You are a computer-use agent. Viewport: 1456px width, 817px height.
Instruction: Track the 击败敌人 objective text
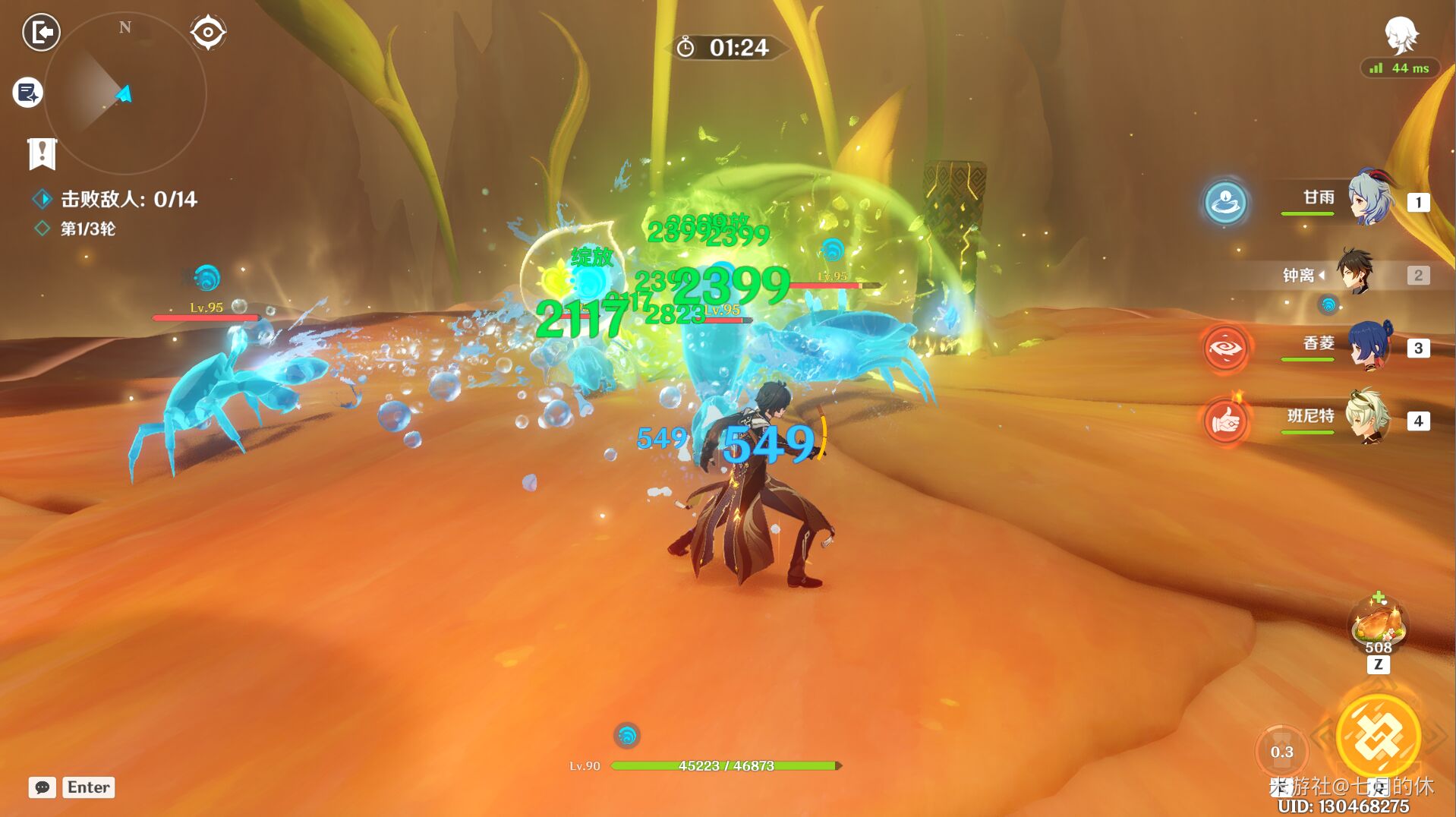point(128,199)
